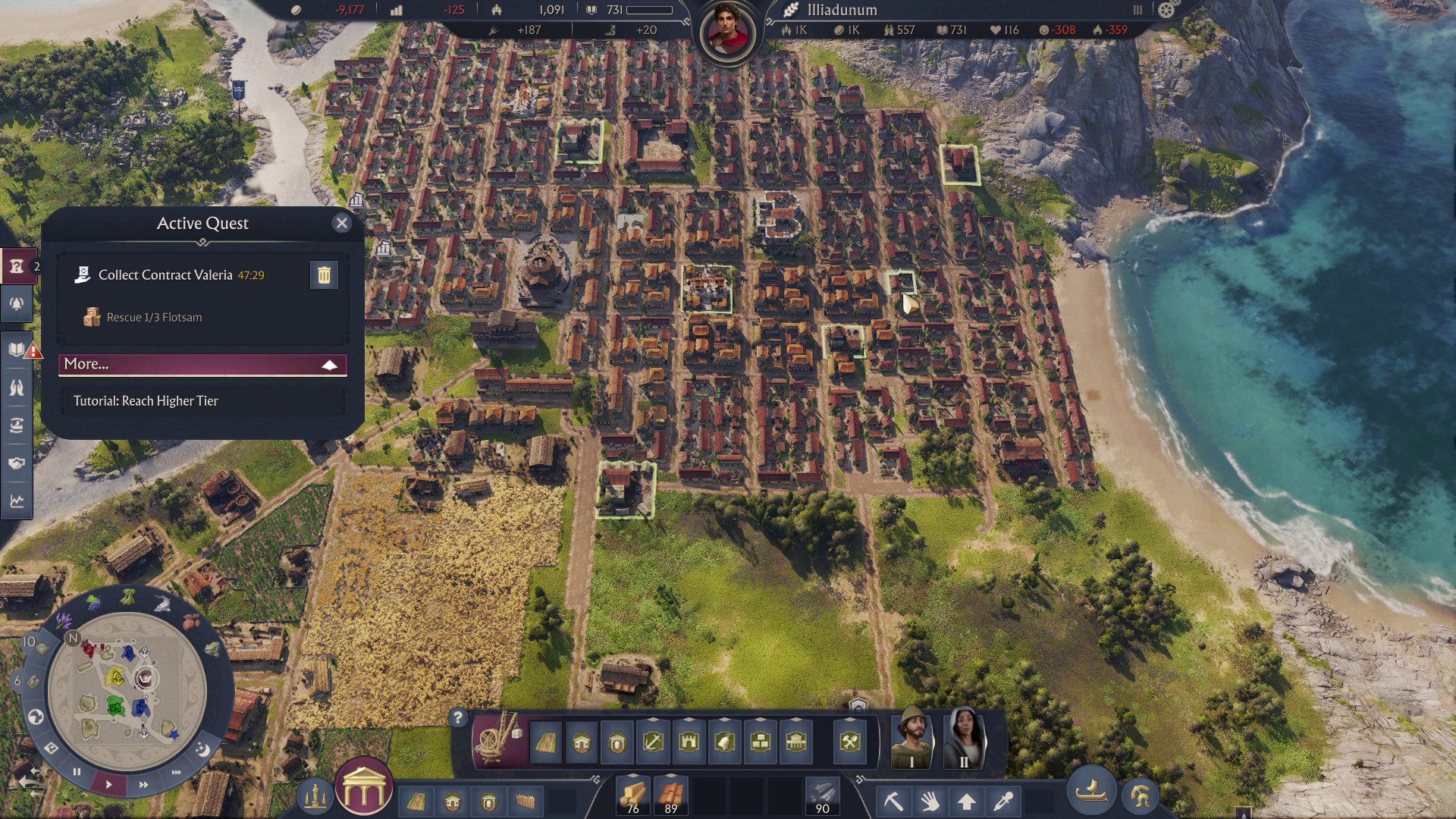
Task: Open the gear settings menu
Action: (1166, 10)
